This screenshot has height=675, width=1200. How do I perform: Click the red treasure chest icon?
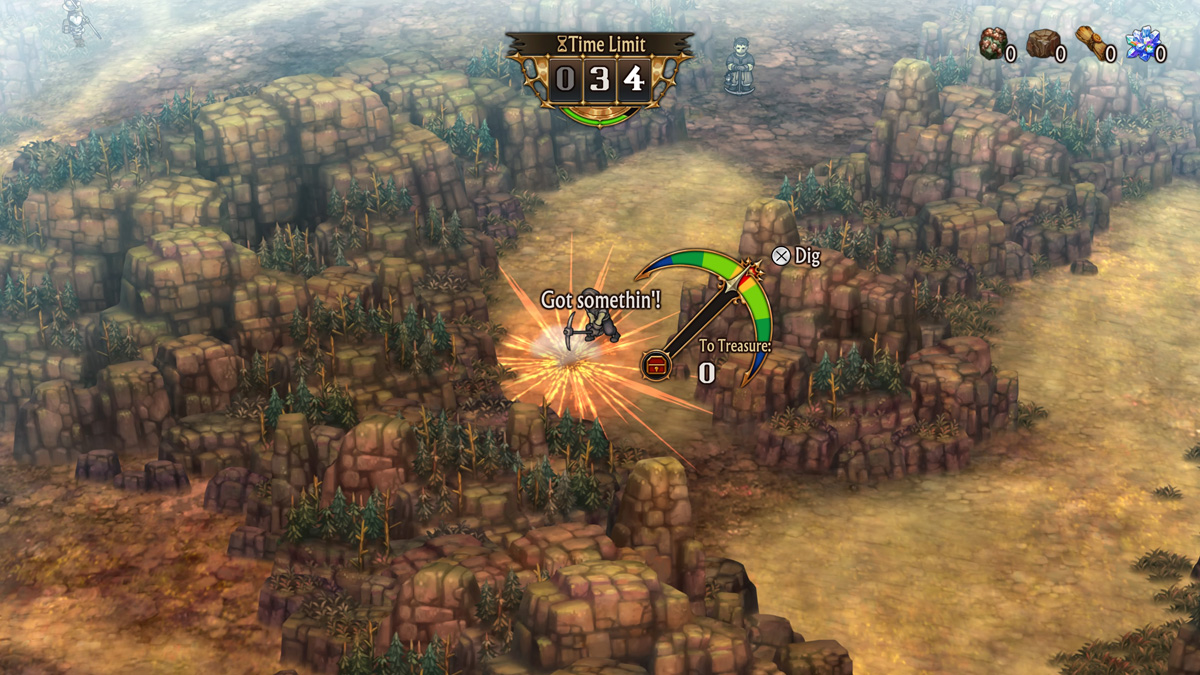point(656,365)
